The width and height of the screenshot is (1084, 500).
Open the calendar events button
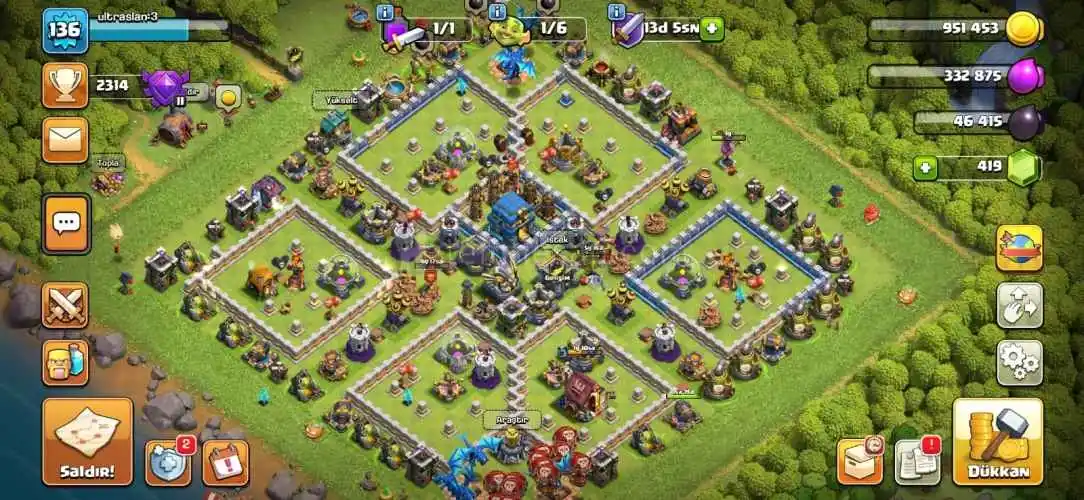tap(225, 462)
